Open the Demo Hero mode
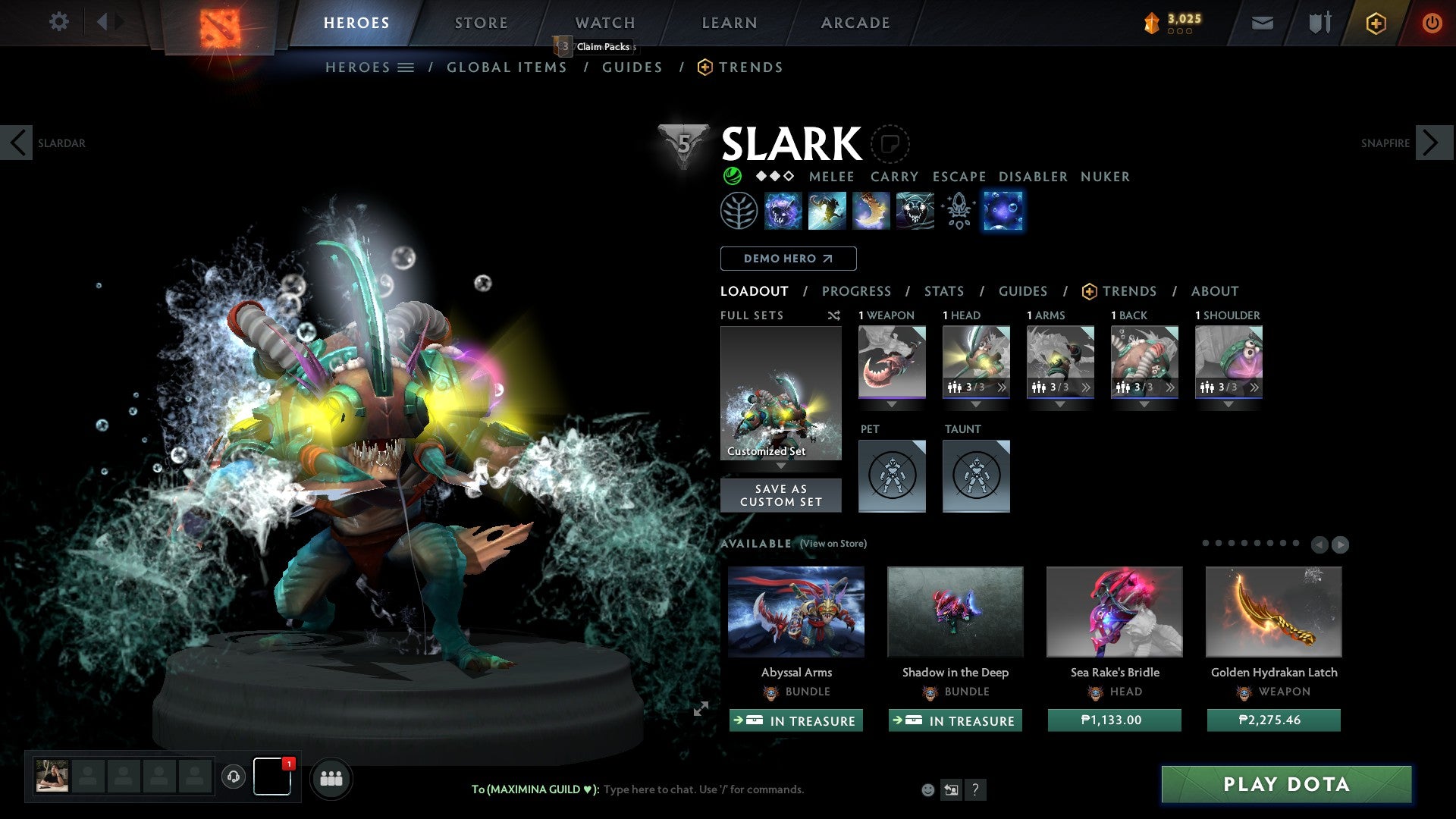This screenshot has width=1456, height=819. 788,259
